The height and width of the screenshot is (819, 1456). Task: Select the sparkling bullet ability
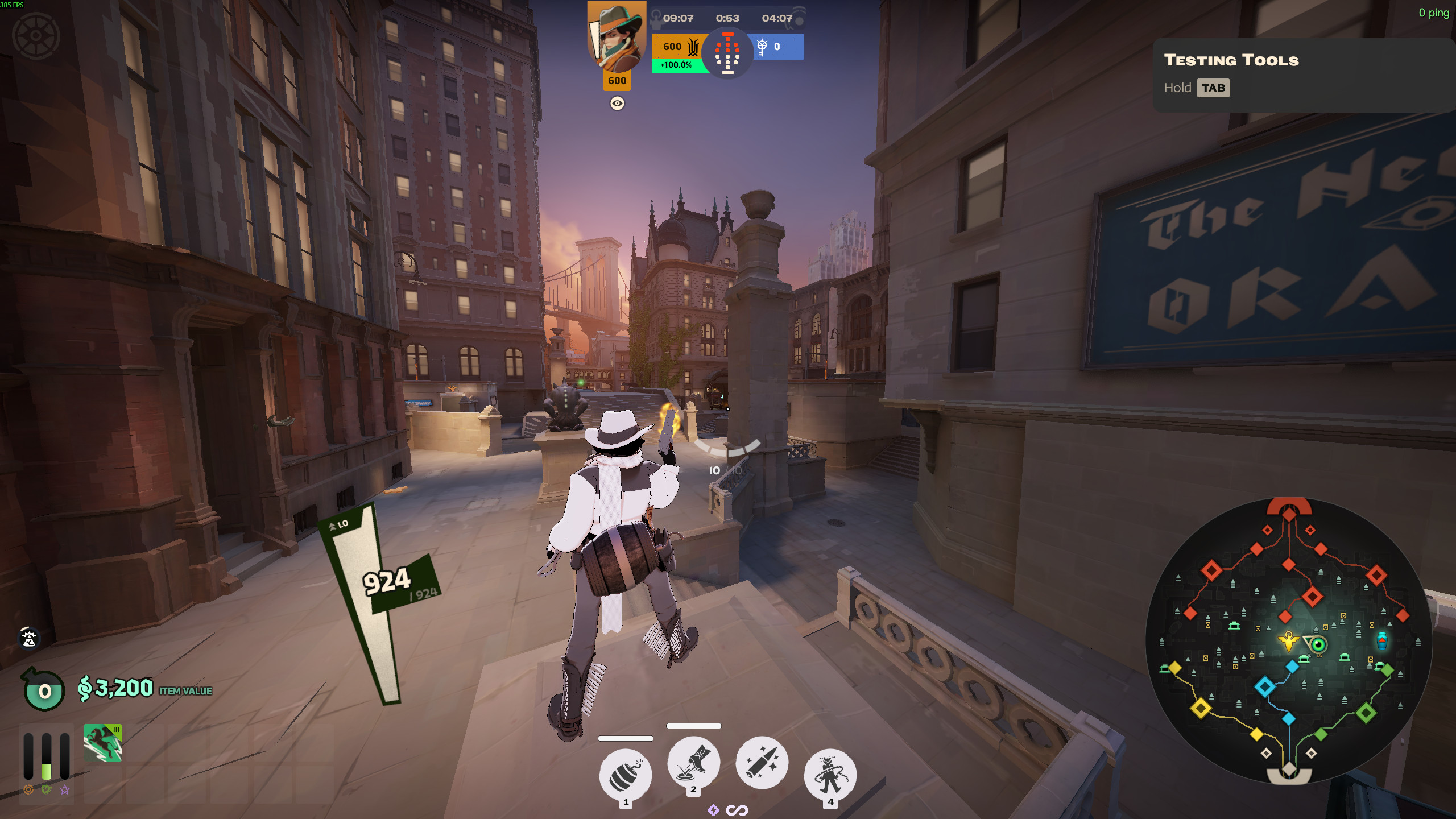pos(762,762)
